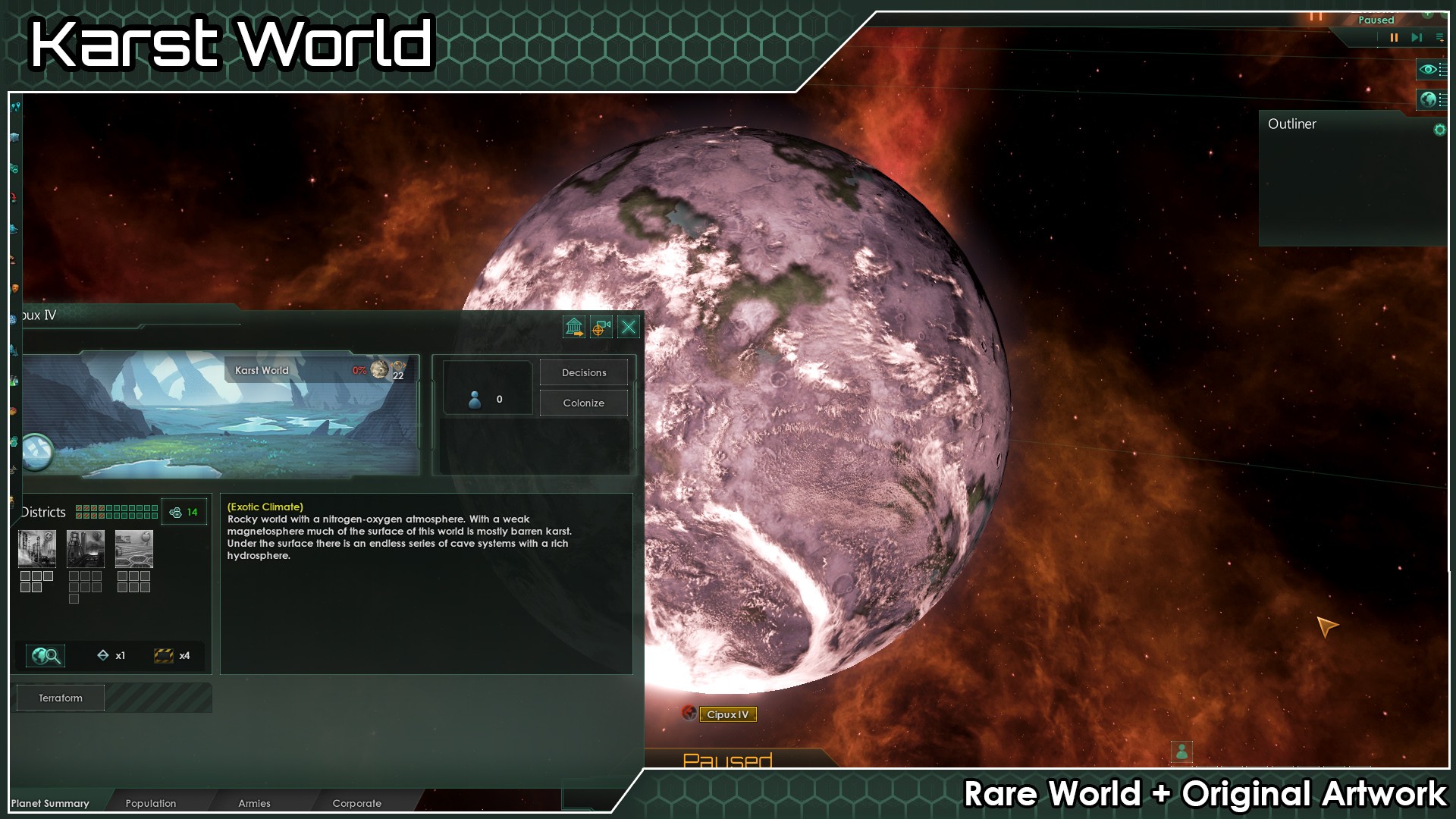Advance time with the skip-forward button
The image size is (1456, 819).
point(1416,37)
